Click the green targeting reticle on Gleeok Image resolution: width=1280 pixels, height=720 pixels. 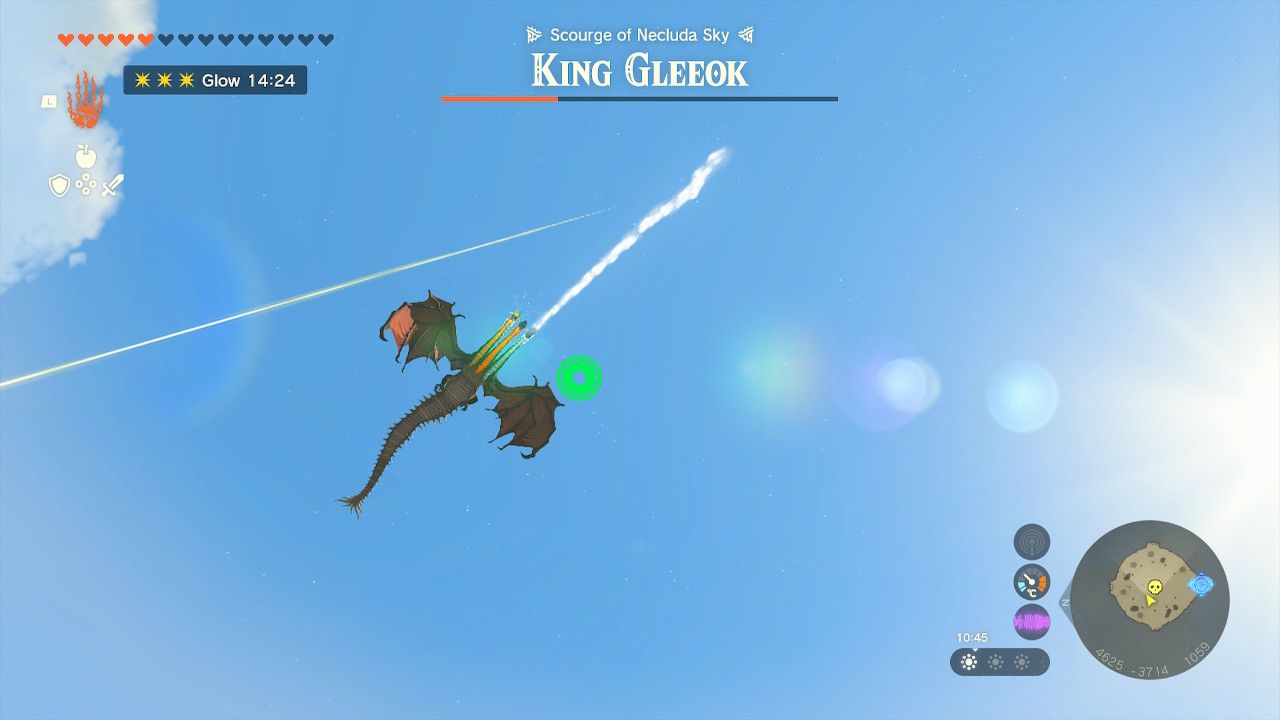578,380
